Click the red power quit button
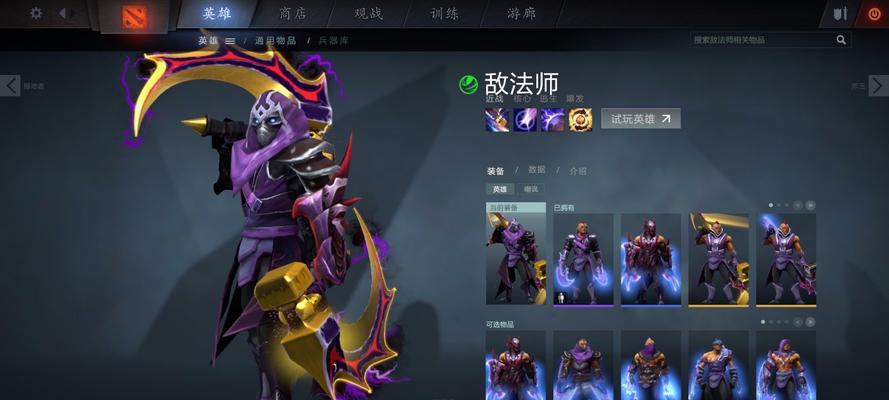 click(872, 14)
